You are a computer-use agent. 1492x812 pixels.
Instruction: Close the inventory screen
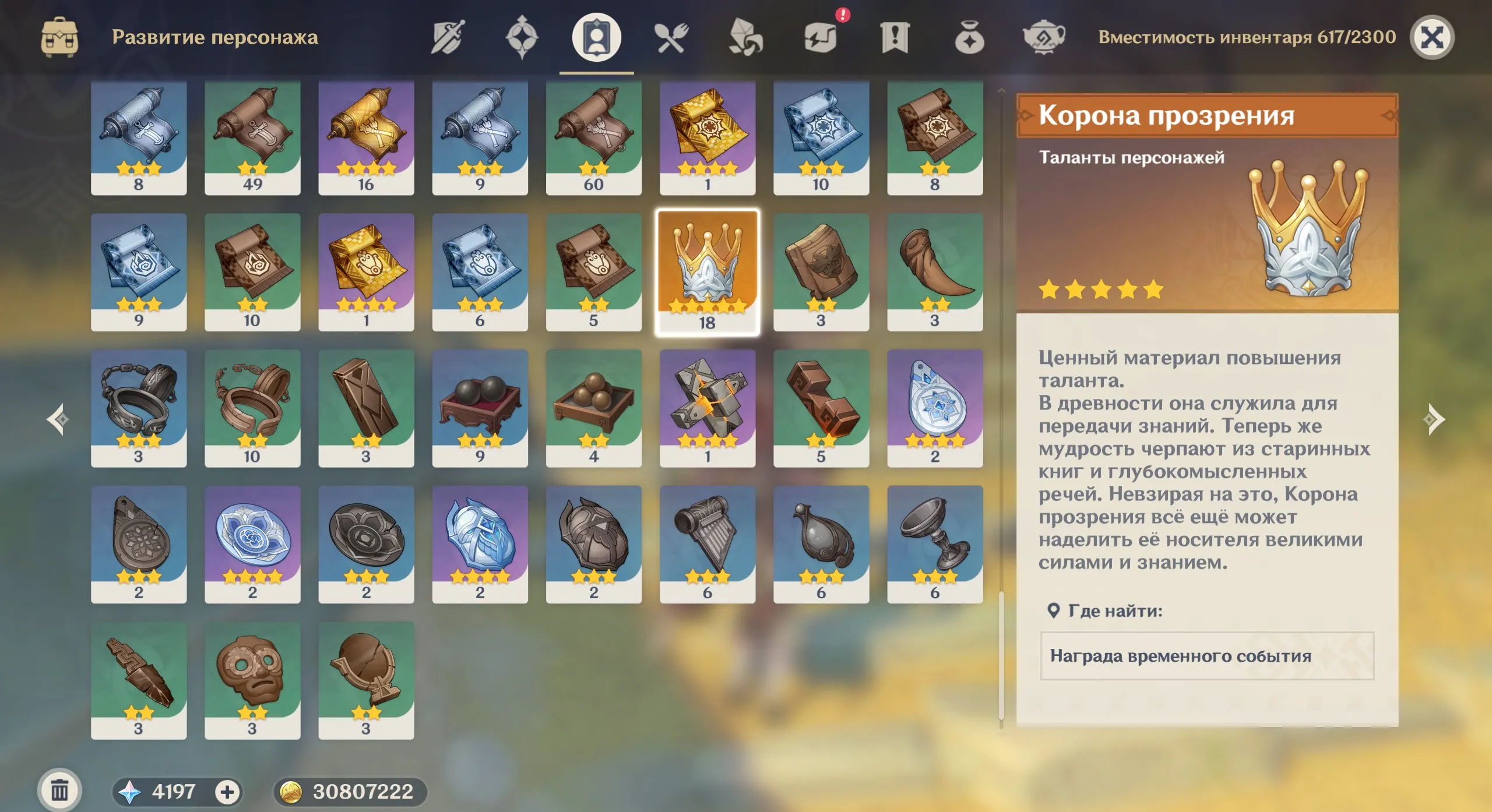tap(1431, 38)
